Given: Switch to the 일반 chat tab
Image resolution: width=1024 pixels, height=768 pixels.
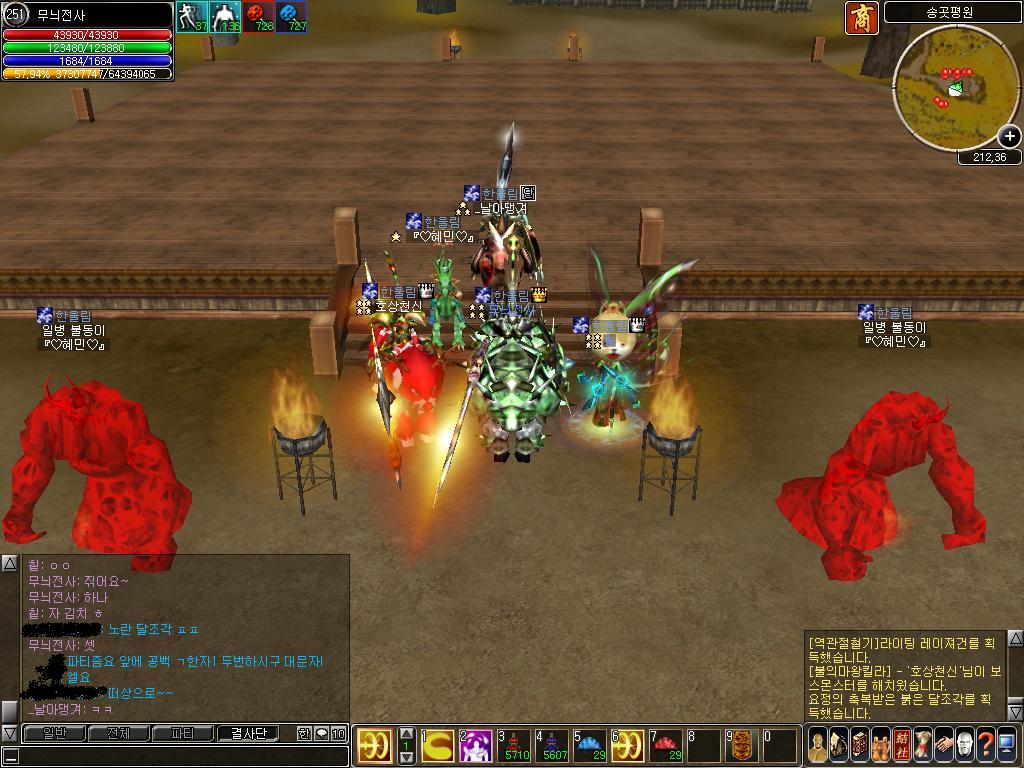Looking at the screenshot, I should pyautogui.click(x=54, y=733).
